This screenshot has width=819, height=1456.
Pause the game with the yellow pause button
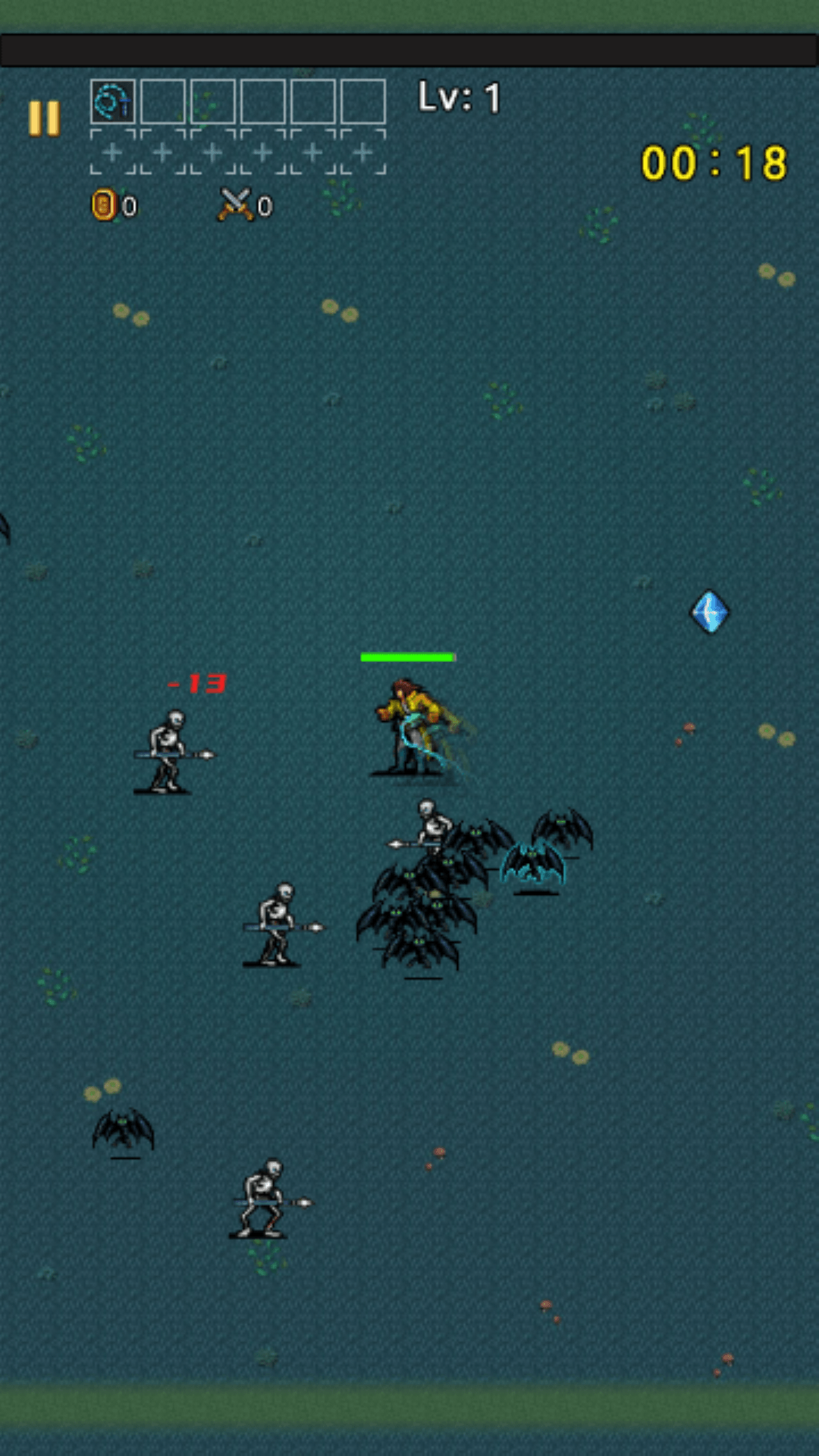44,118
